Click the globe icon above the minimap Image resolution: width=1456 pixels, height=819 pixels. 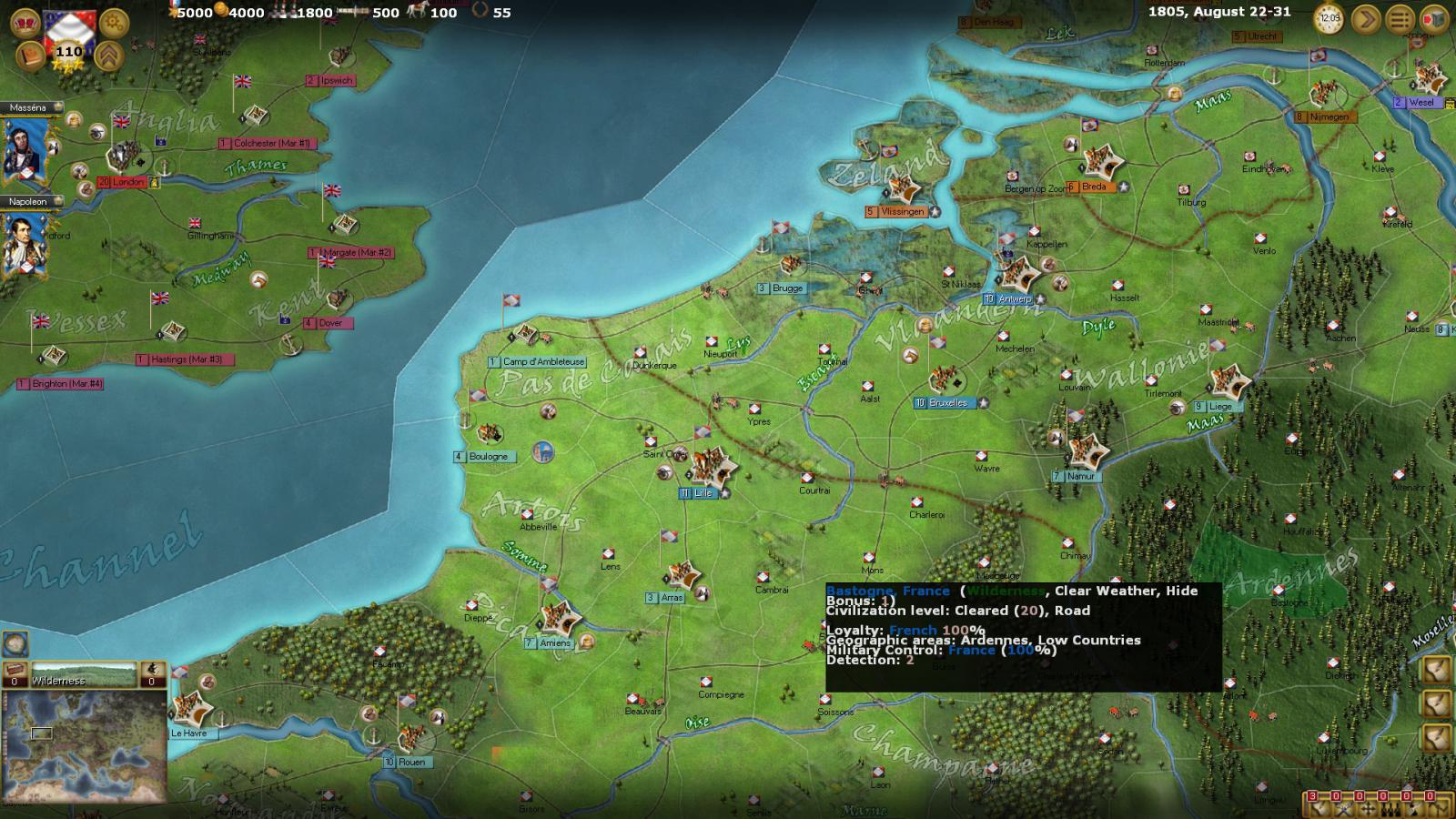15,644
